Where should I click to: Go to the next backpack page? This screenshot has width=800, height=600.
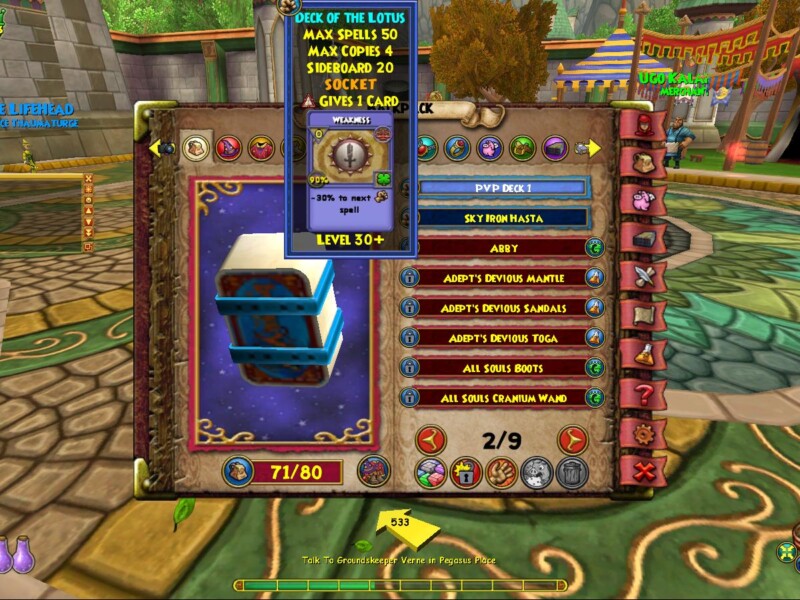coord(572,439)
